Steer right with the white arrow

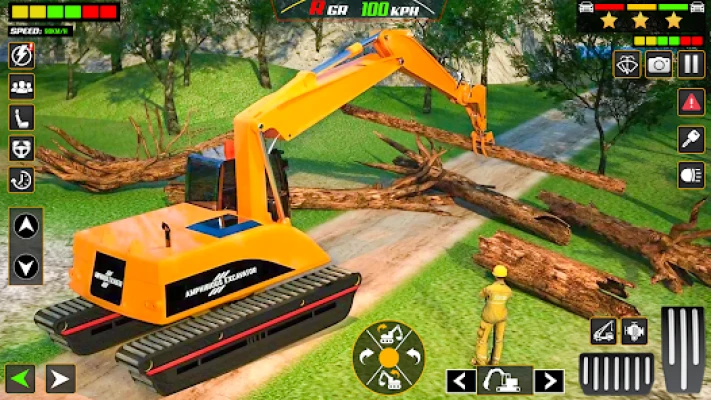click(x=60, y=379)
